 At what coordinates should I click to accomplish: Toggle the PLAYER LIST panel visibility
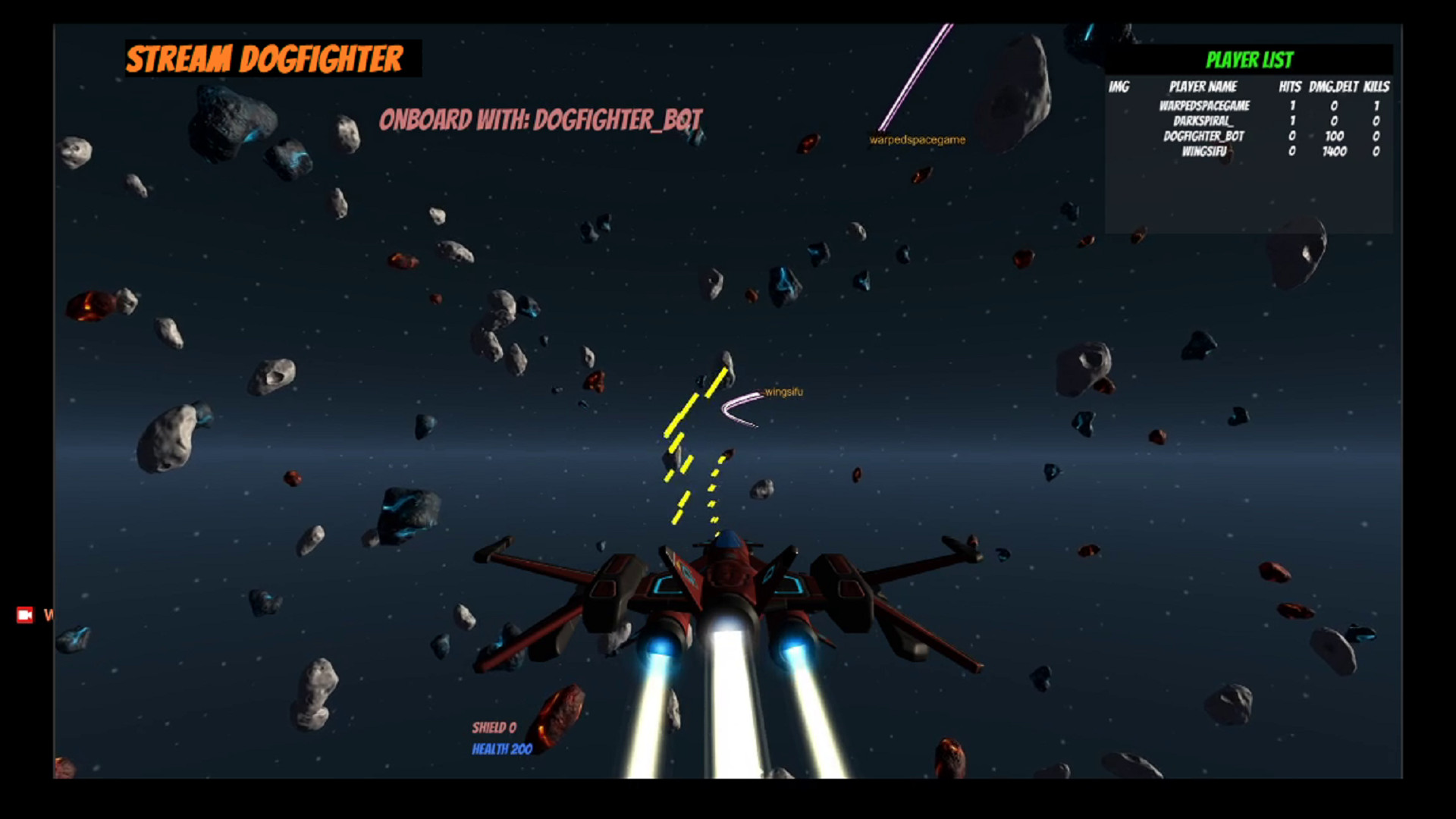click(1251, 57)
